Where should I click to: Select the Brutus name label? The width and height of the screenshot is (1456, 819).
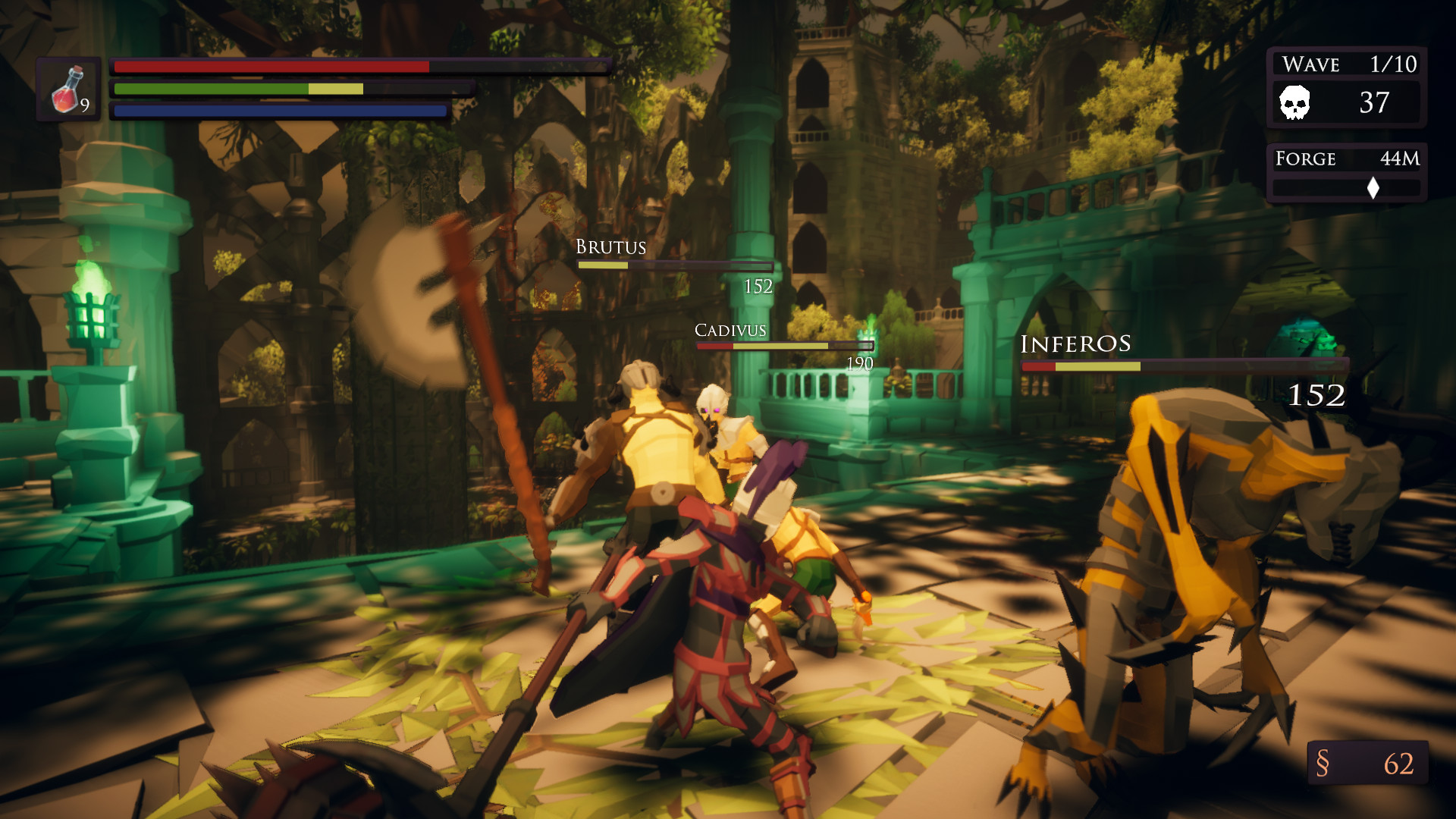click(x=610, y=246)
